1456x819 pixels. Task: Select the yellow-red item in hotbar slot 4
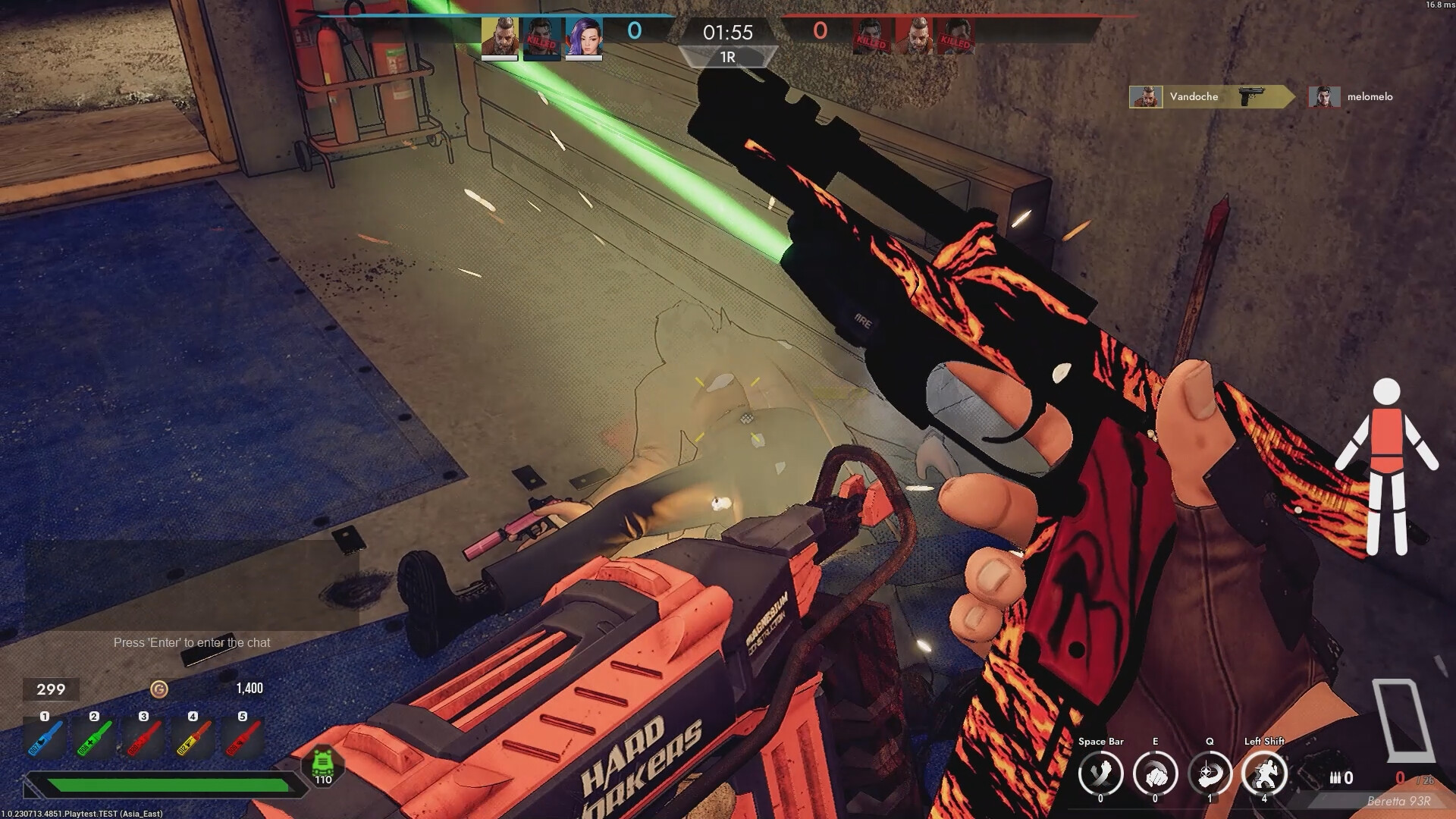(192, 737)
